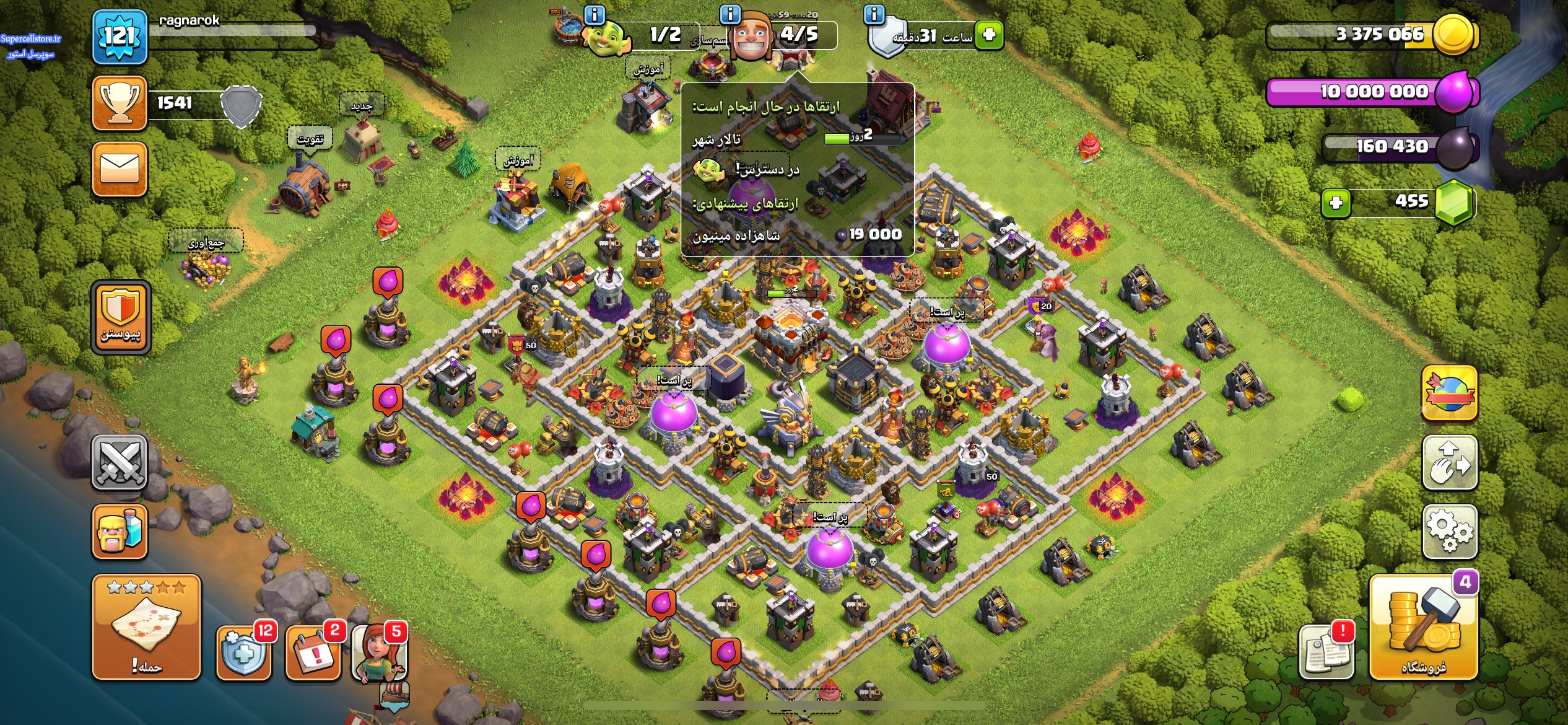Add gems with the green plus
The height and width of the screenshot is (725, 1568).
point(1336,203)
